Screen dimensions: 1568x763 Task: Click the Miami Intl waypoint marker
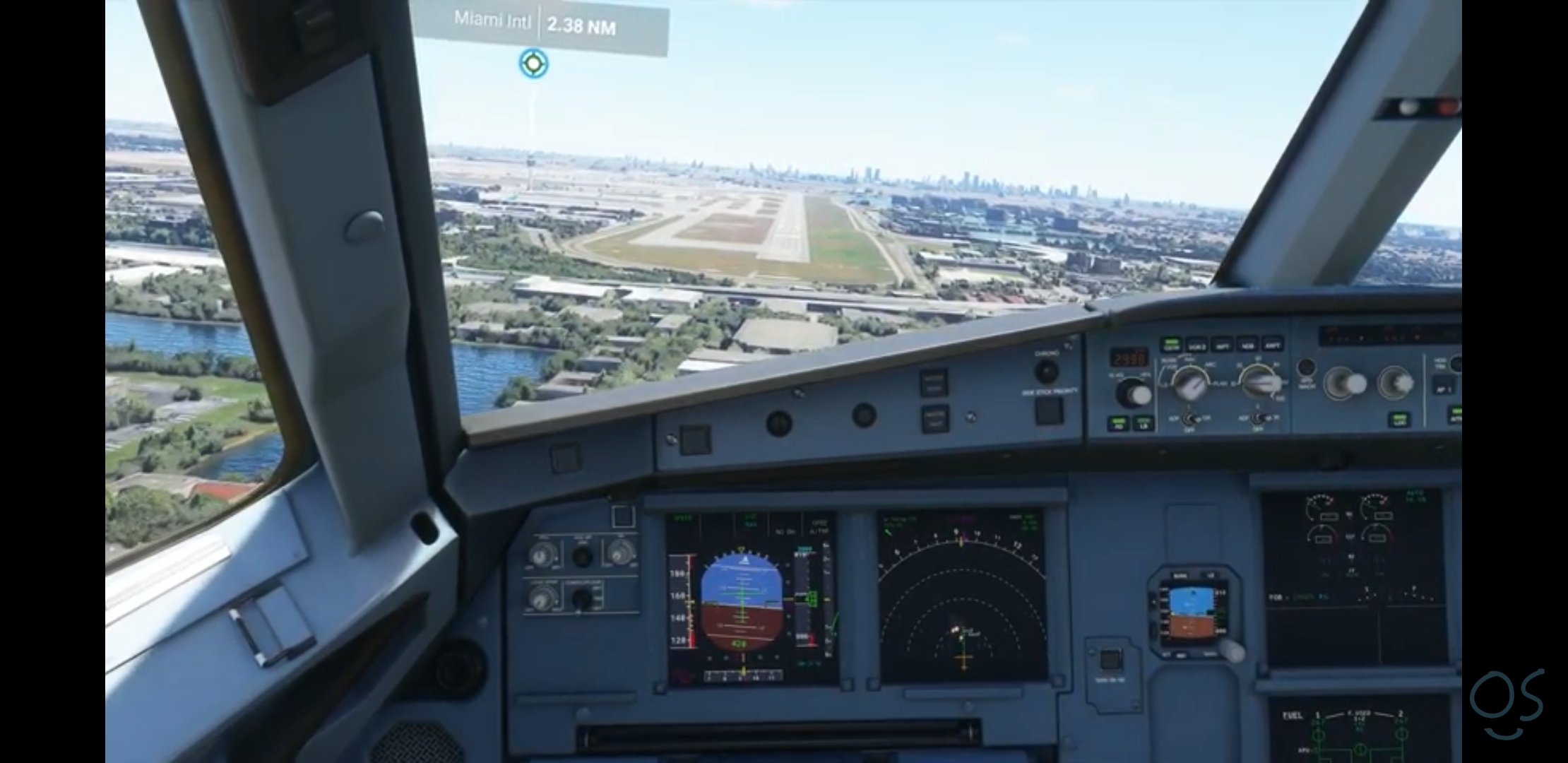533,64
